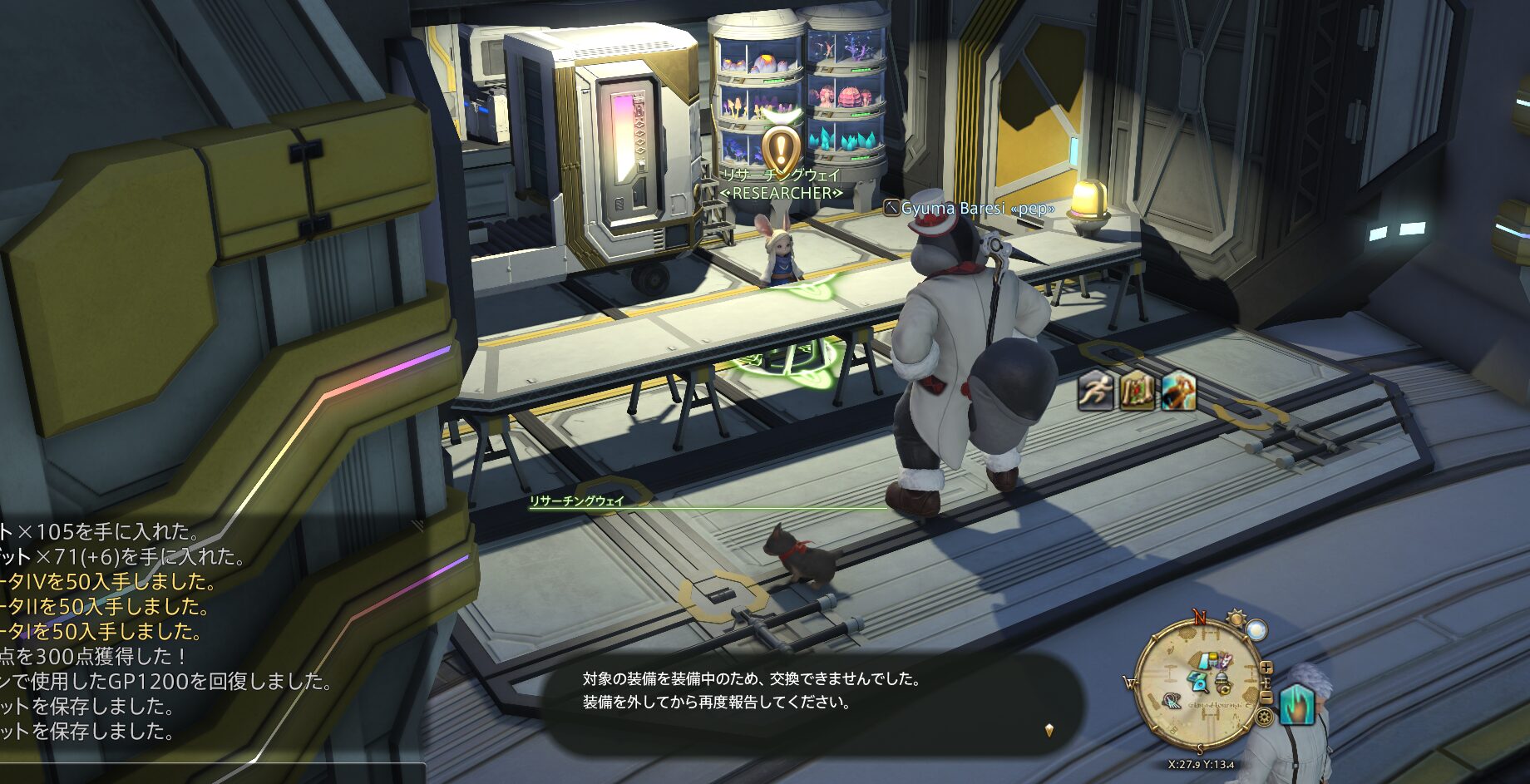Click the bones-and-meat food buff icon
This screenshot has height=784, width=1530.
[x=1137, y=390]
